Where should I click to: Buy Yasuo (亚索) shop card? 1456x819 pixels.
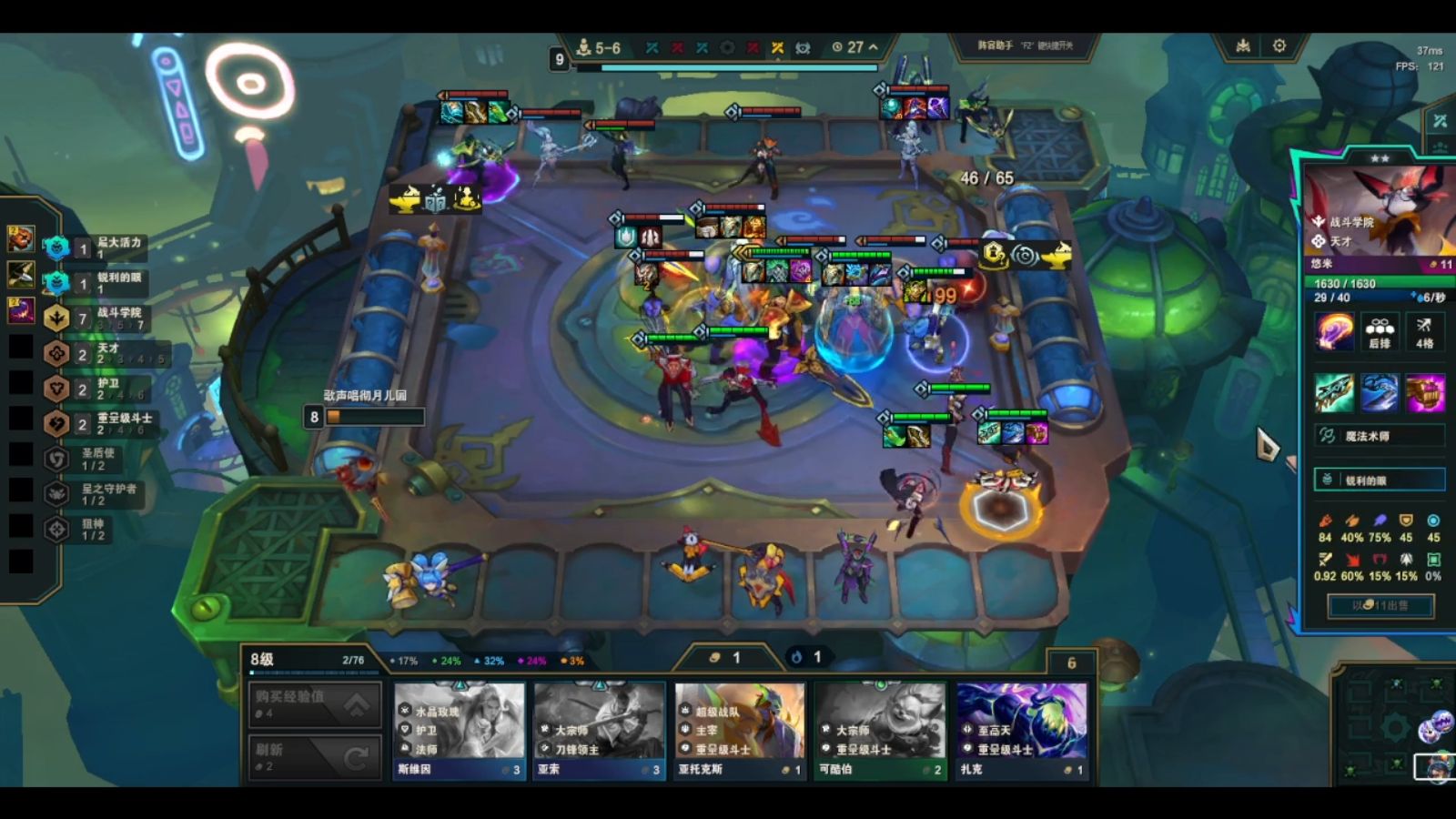click(x=599, y=730)
